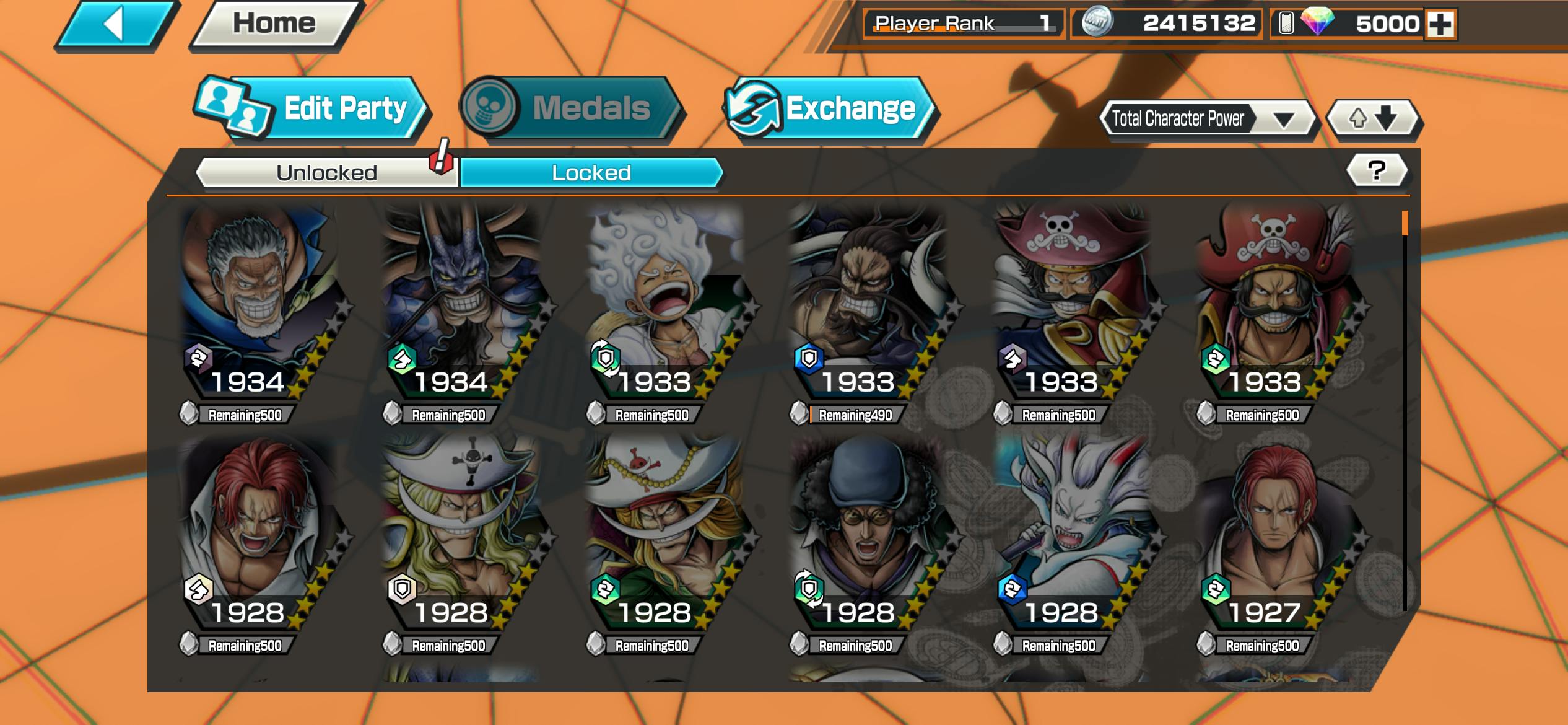Screen dimensions: 1568x725
Task: Switch to the Unlocked tab
Action: point(326,172)
